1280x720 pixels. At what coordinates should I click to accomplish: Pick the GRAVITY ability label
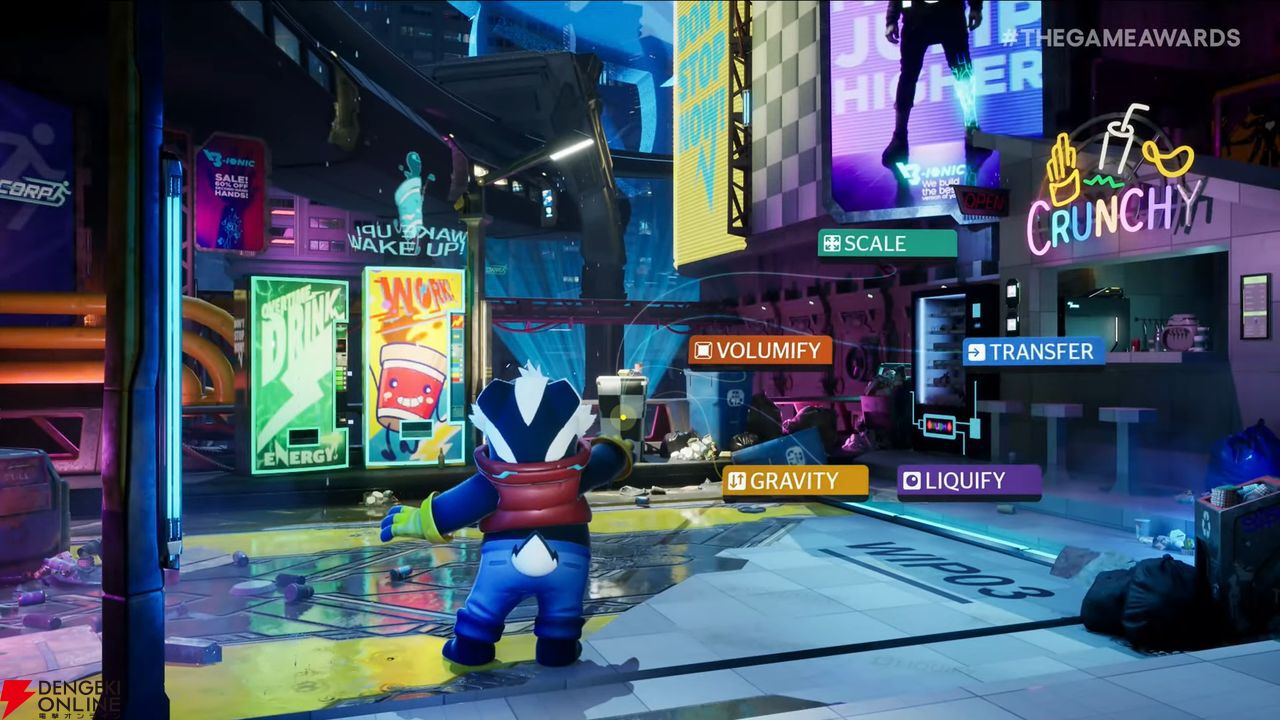click(794, 481)
